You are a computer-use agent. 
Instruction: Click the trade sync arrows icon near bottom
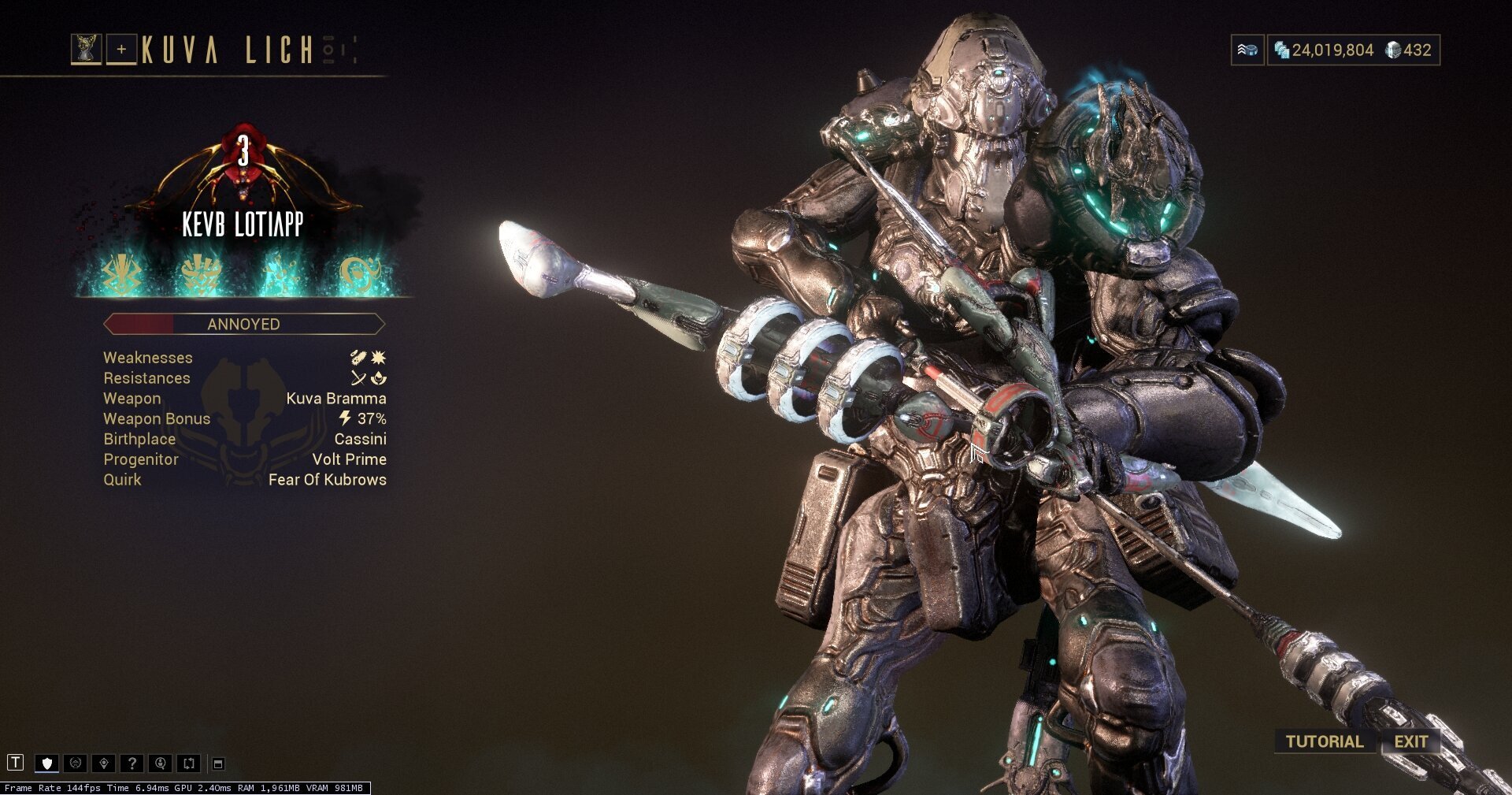[x=187, y=763]
